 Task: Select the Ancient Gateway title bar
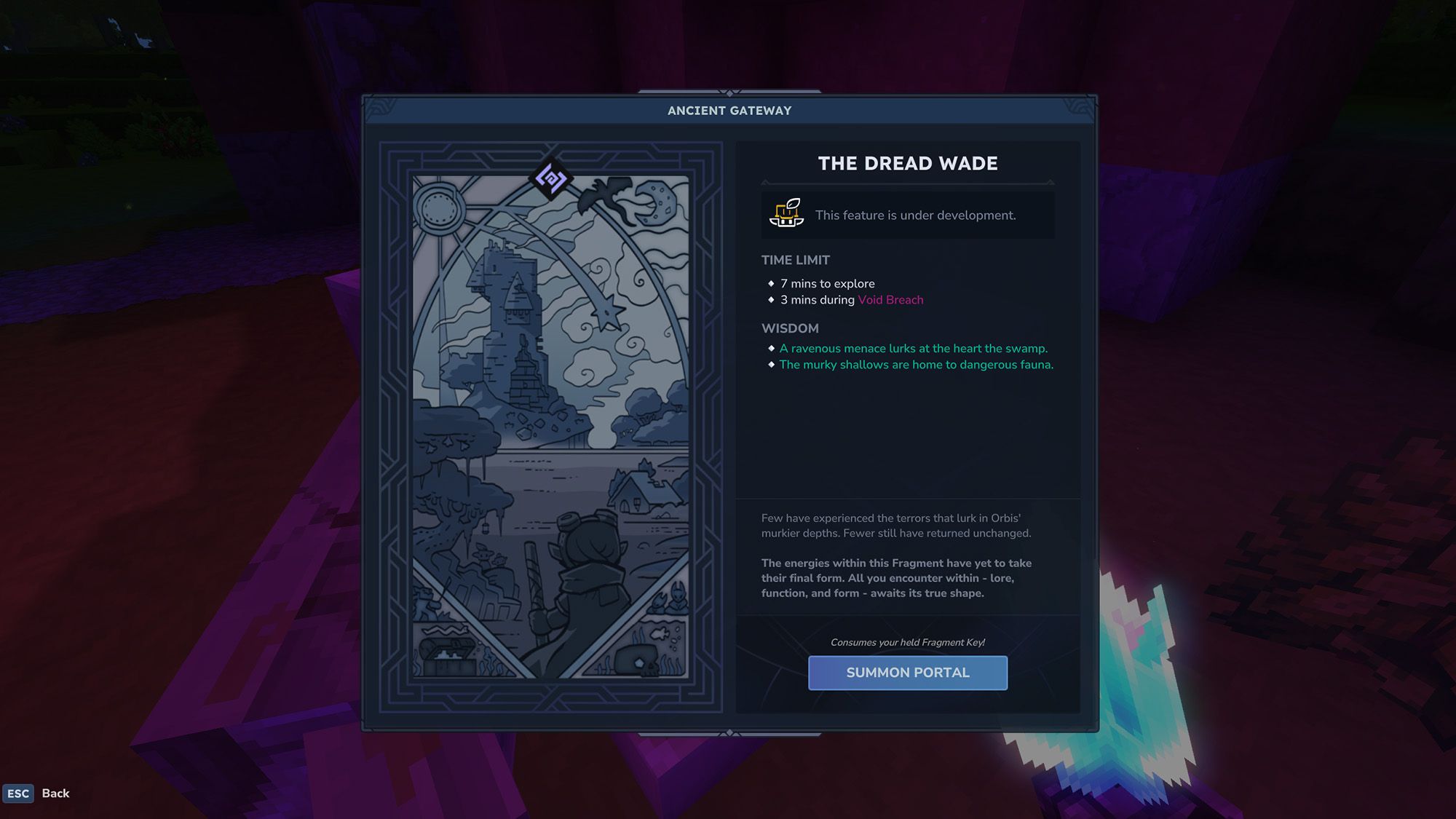(x=728, y=110)
